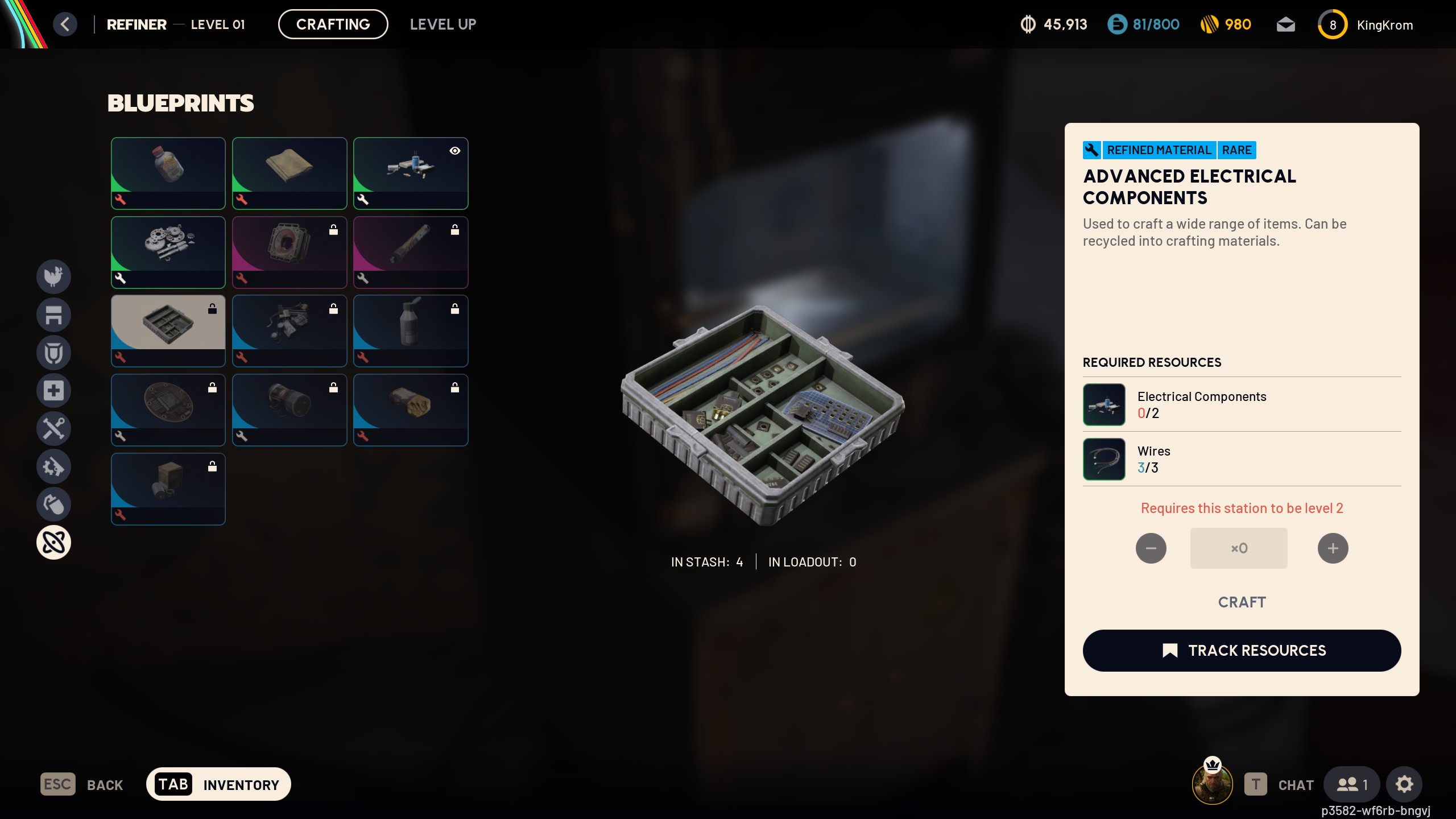Open the squad members list
Viewport: 1456px width, 819px height.
(1351, 784)
